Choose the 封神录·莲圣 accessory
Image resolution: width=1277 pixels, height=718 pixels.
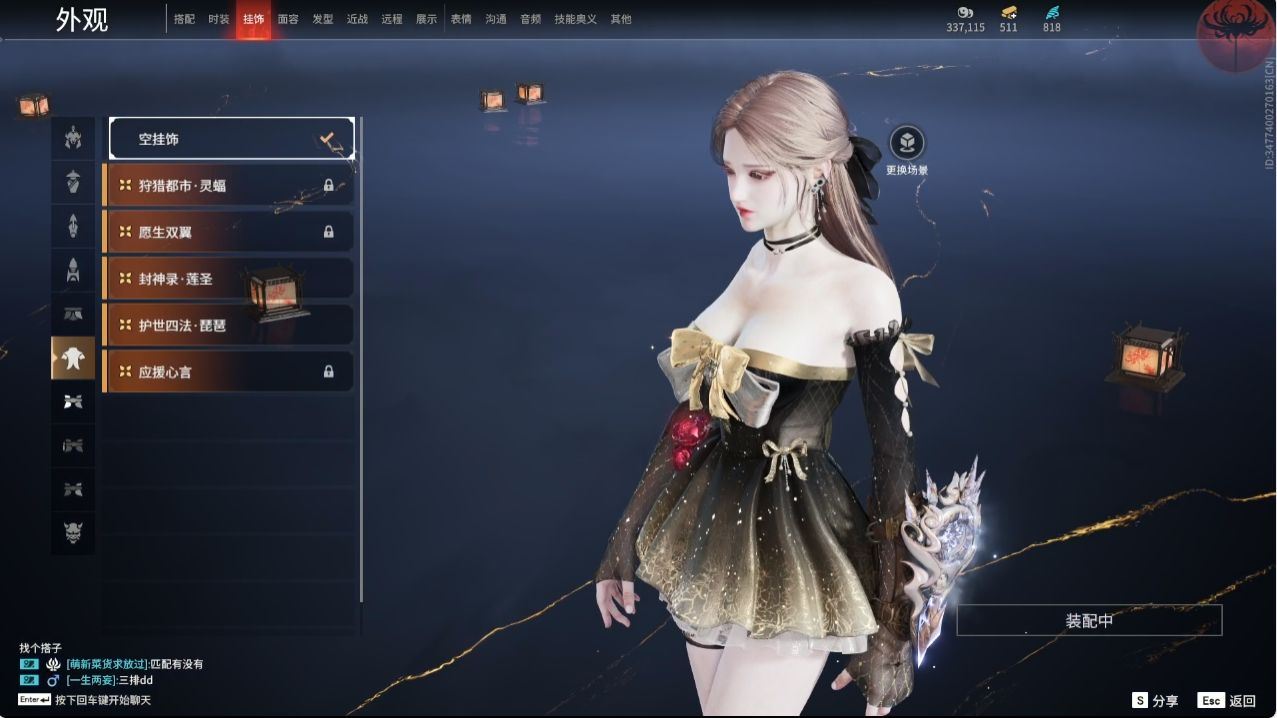(x=228, y=279)
